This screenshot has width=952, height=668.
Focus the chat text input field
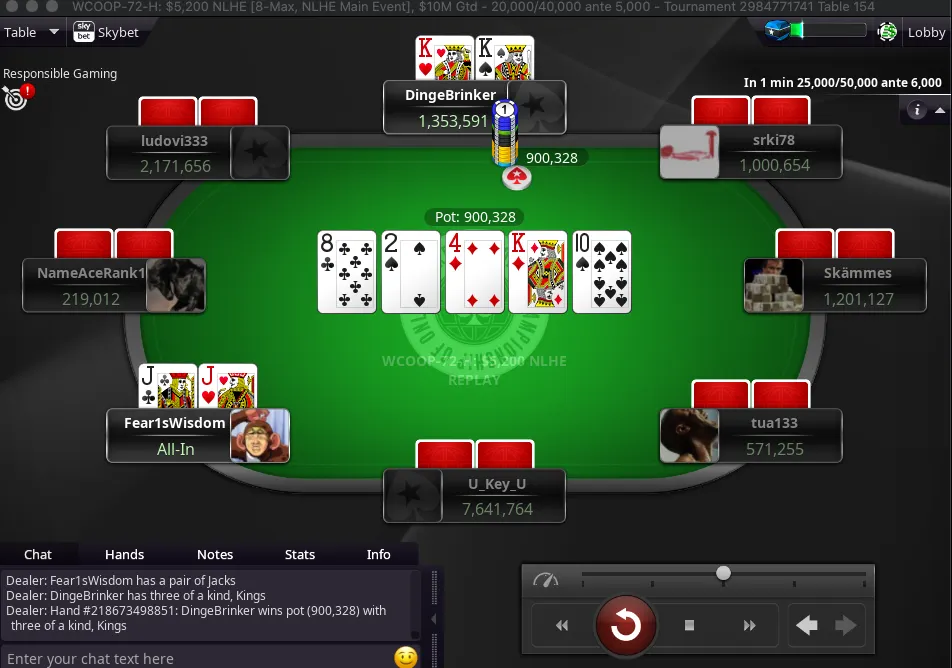195,658
